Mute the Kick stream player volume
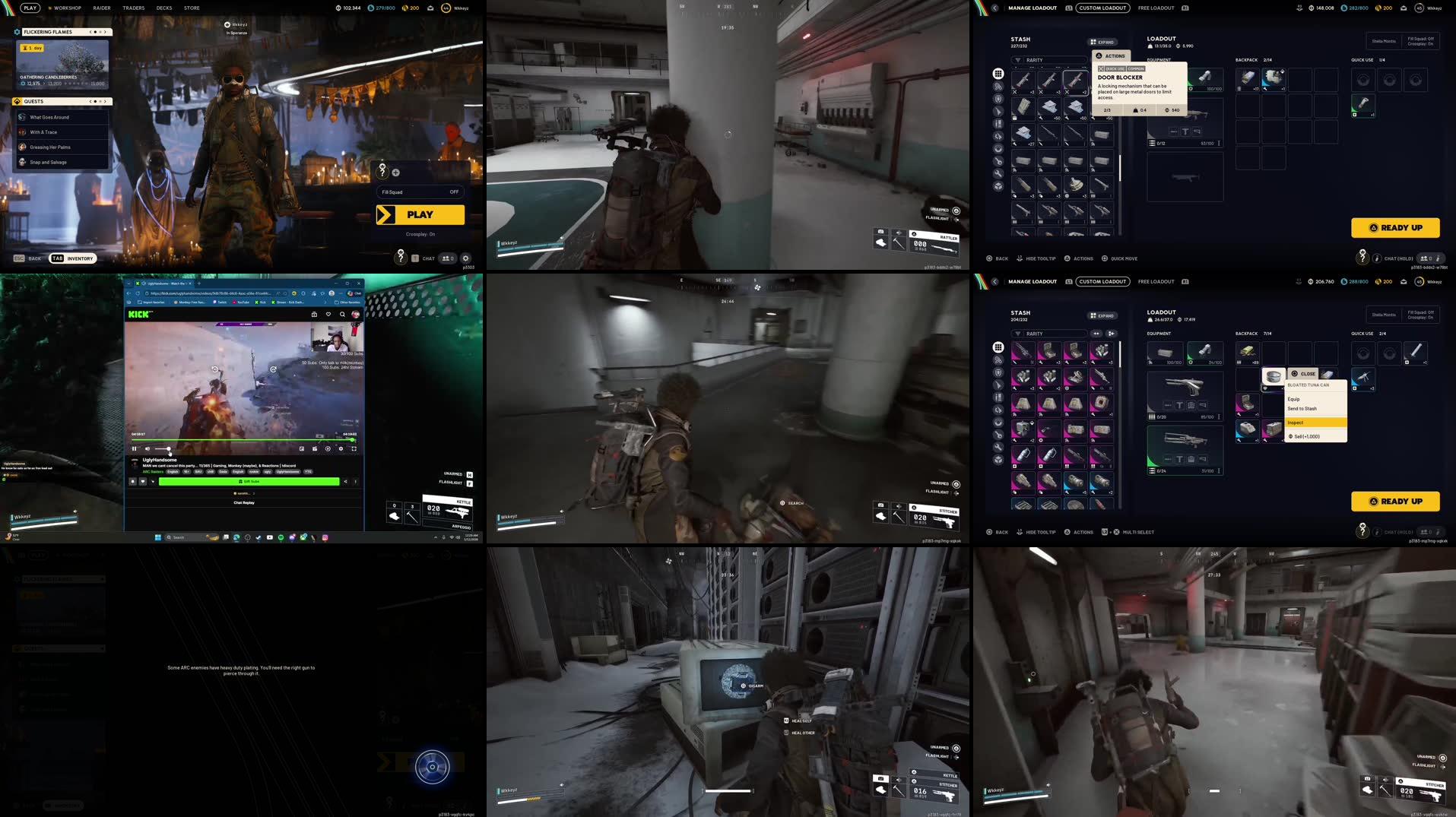The height and width of the screenshot is (817, 1456). coord(148,448)
